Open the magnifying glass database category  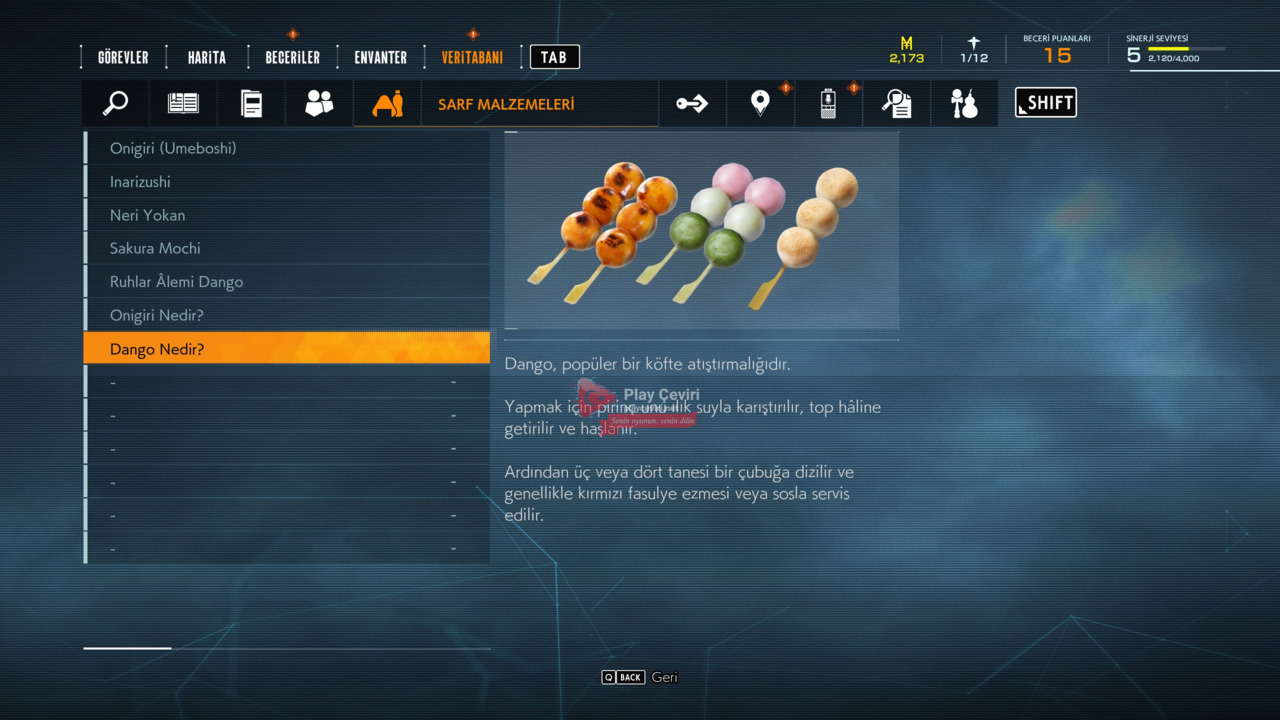point(116,103)
